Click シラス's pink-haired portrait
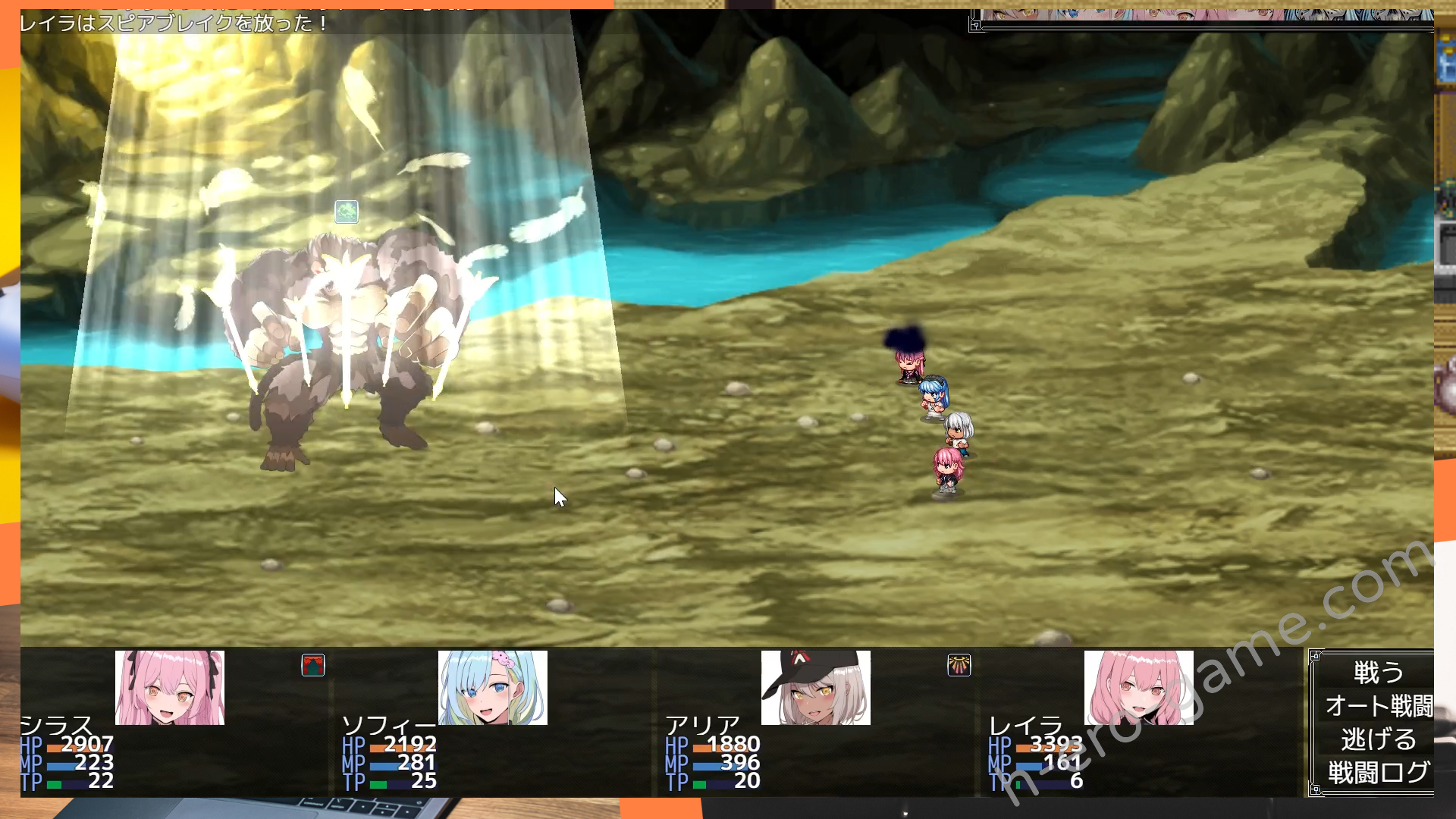Viewport: 1456px width, 819px height. click(x=170, y=688)
